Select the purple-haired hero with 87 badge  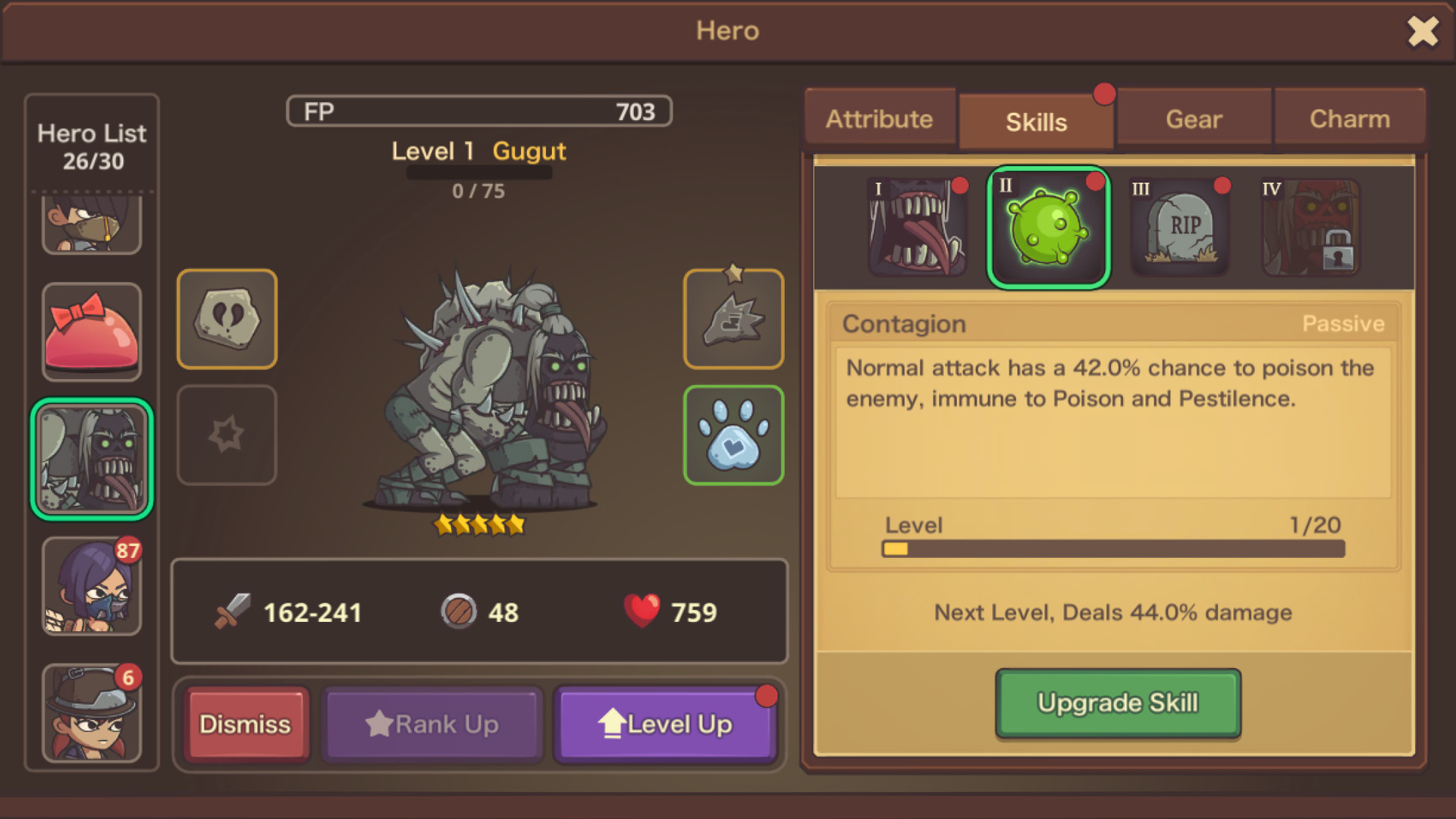pos(91,586)
